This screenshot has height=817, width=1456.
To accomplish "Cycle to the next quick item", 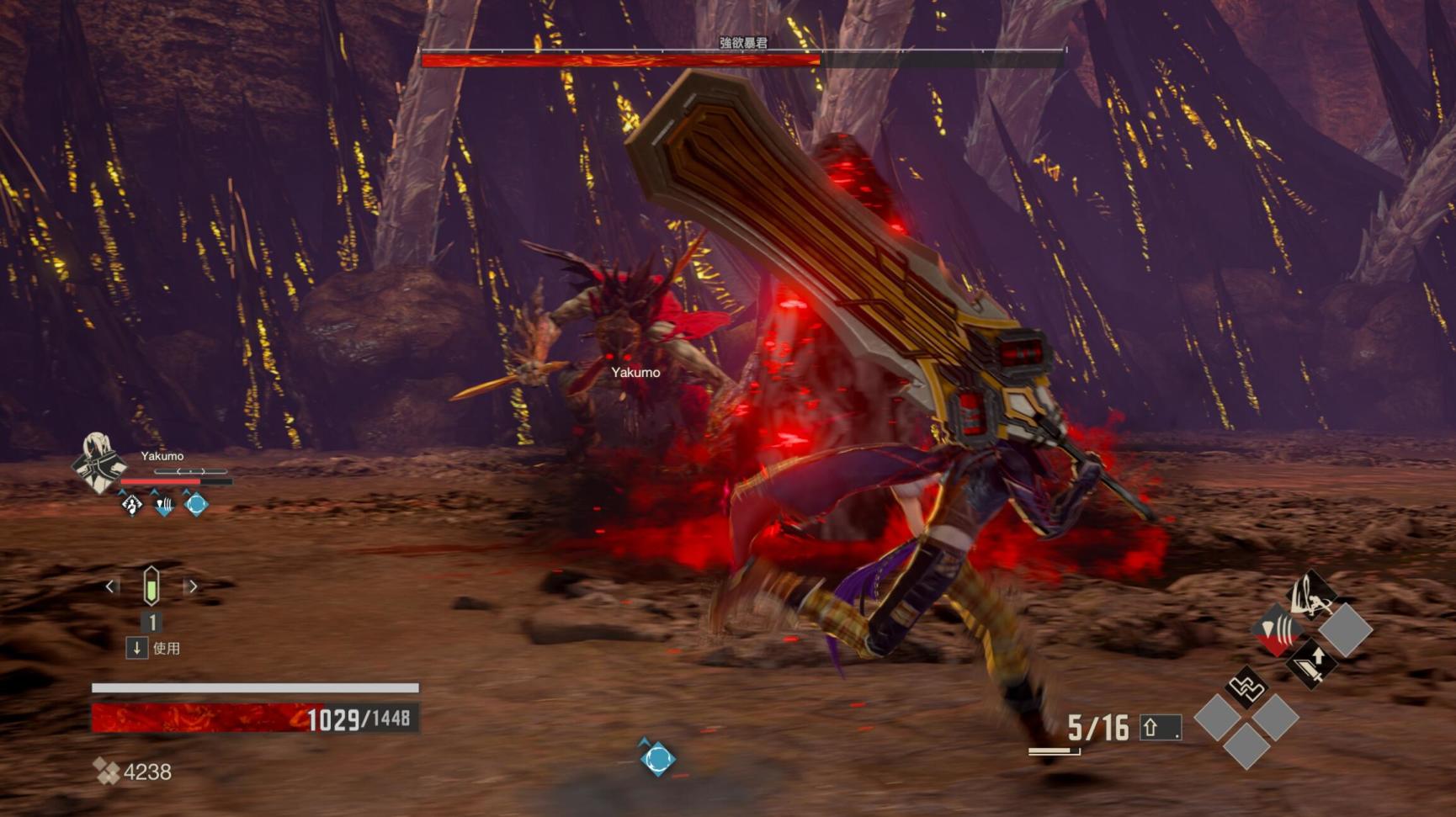I will [193, 586].
